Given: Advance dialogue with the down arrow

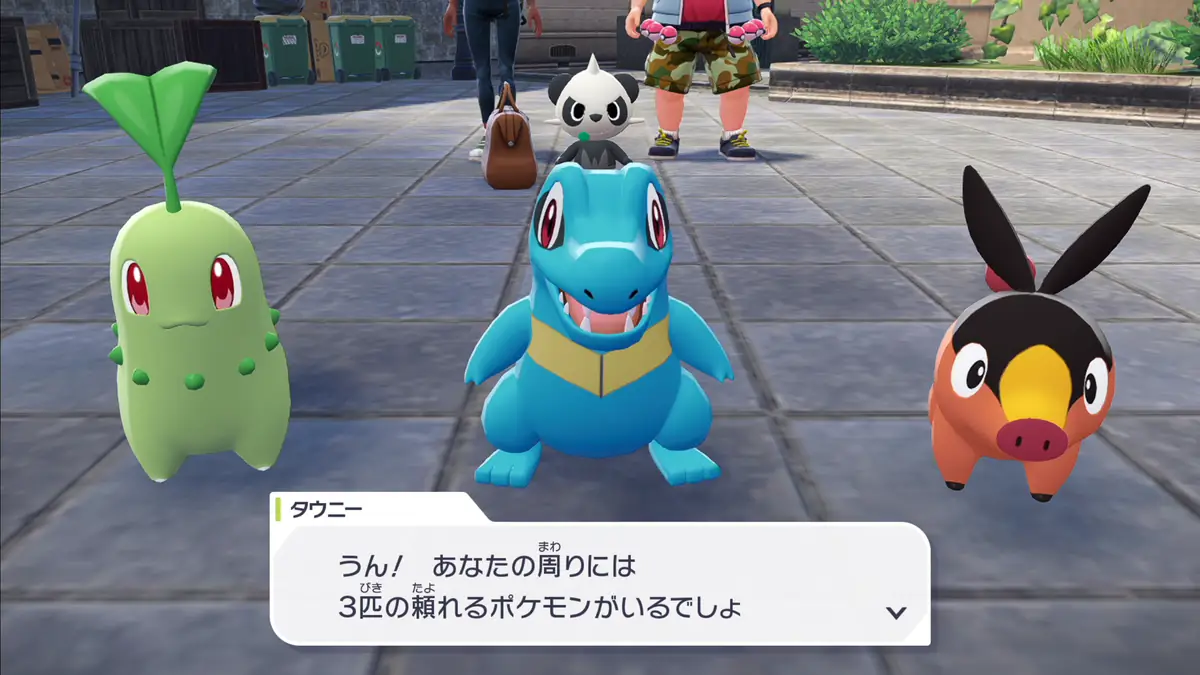Looking at the screenshot, I should click(x=896, y=612).
